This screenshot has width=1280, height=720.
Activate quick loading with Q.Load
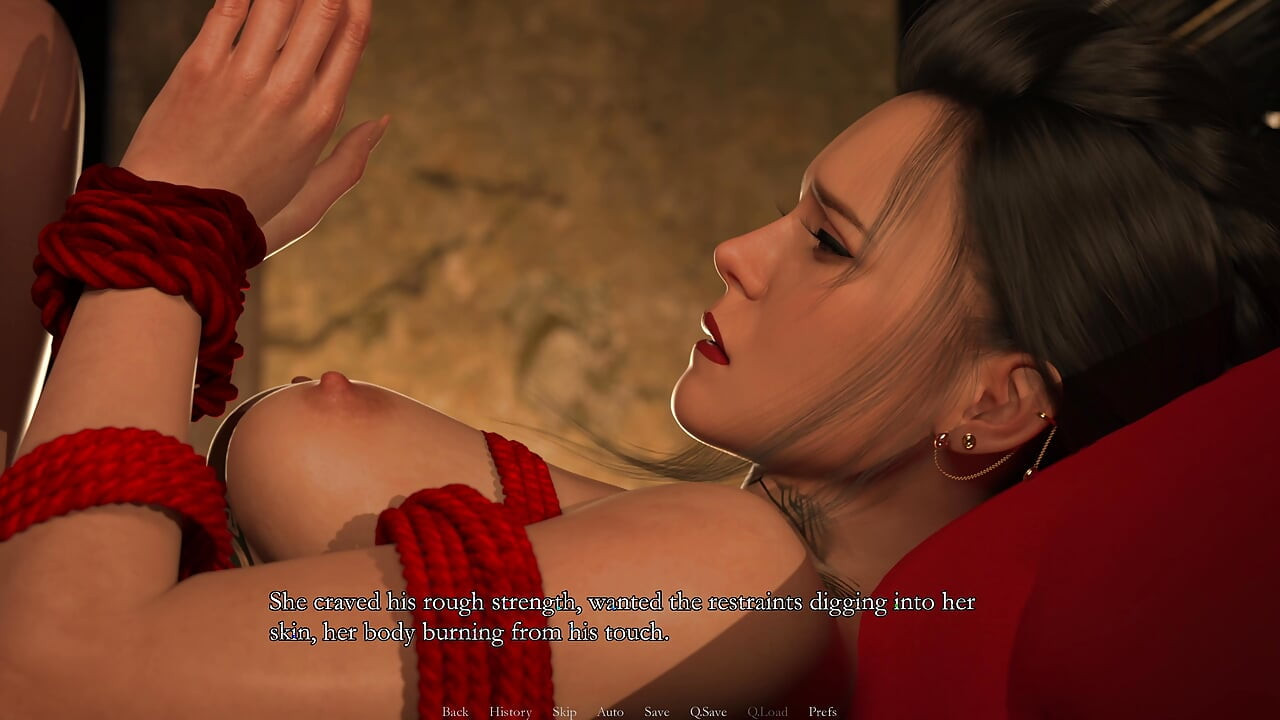coord(767,712)
